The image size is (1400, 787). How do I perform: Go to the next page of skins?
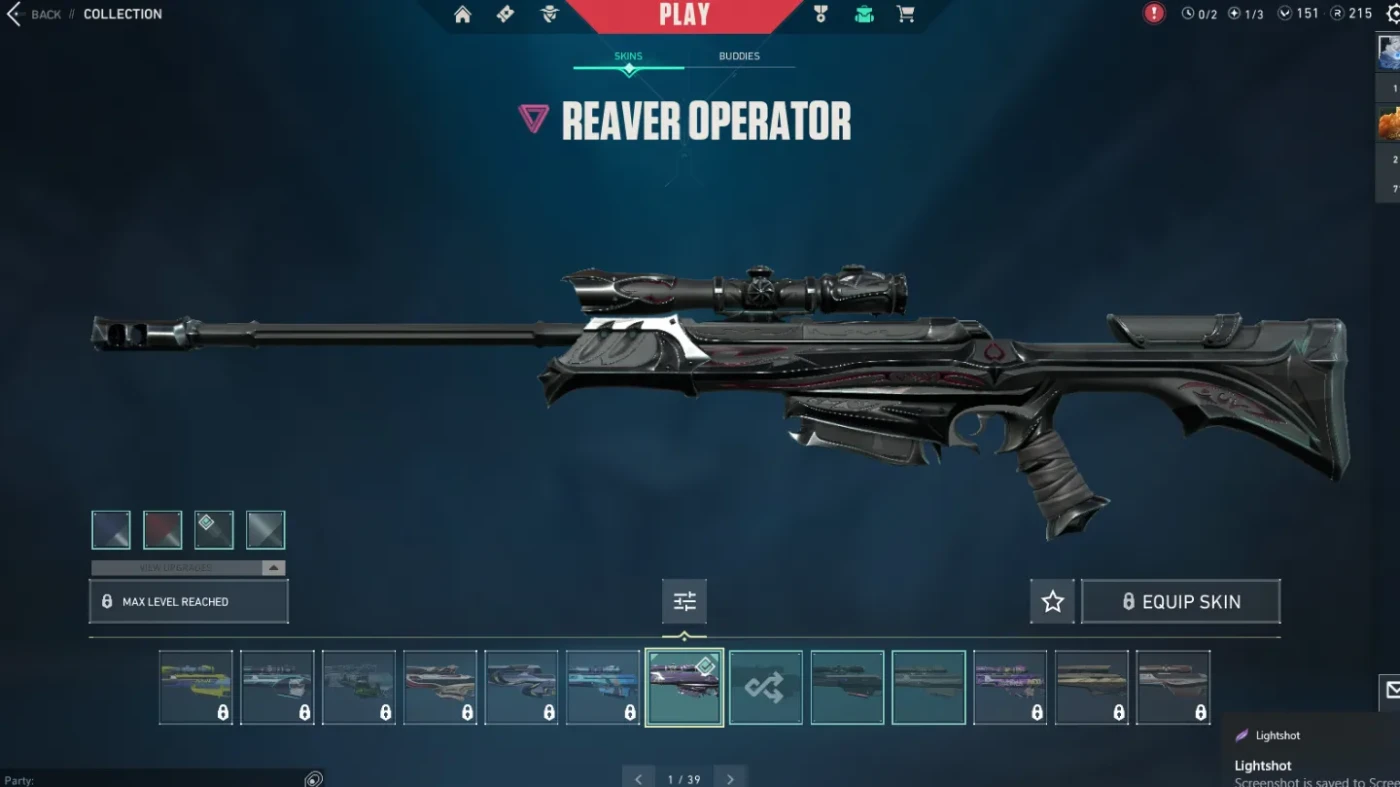tap(731, 779)
